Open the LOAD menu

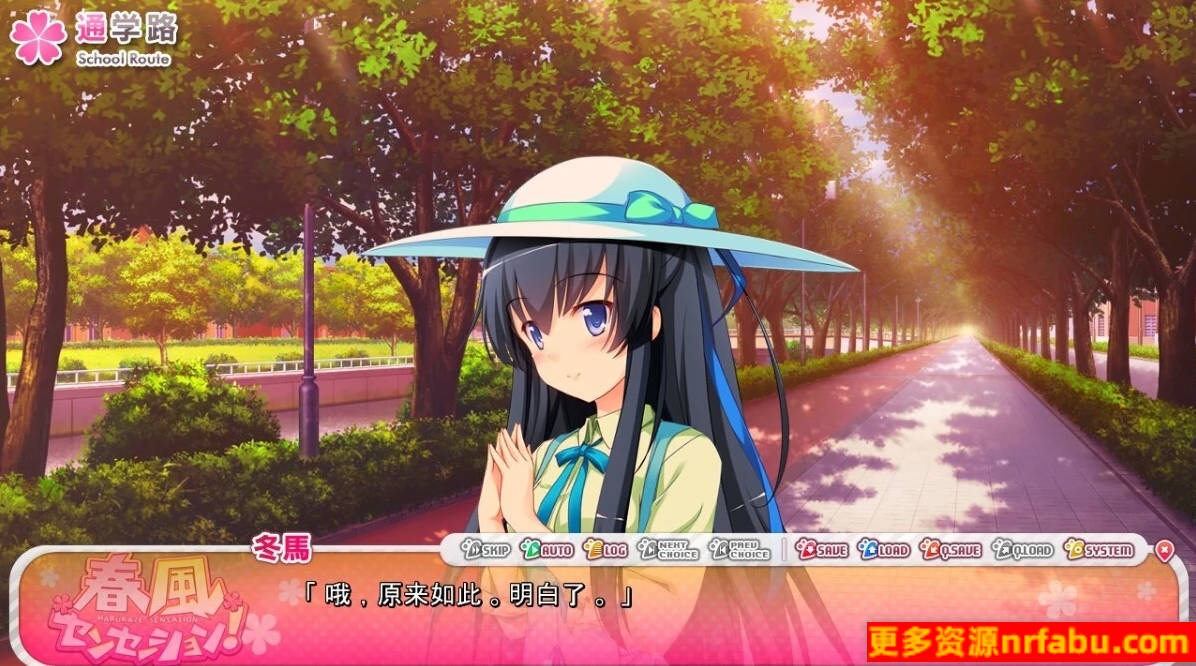[x=884, y=550]
